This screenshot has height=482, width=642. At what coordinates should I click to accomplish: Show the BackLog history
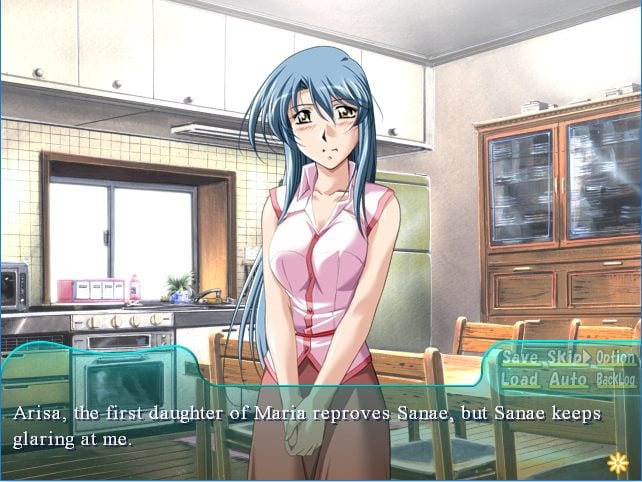tap(615, 380)
